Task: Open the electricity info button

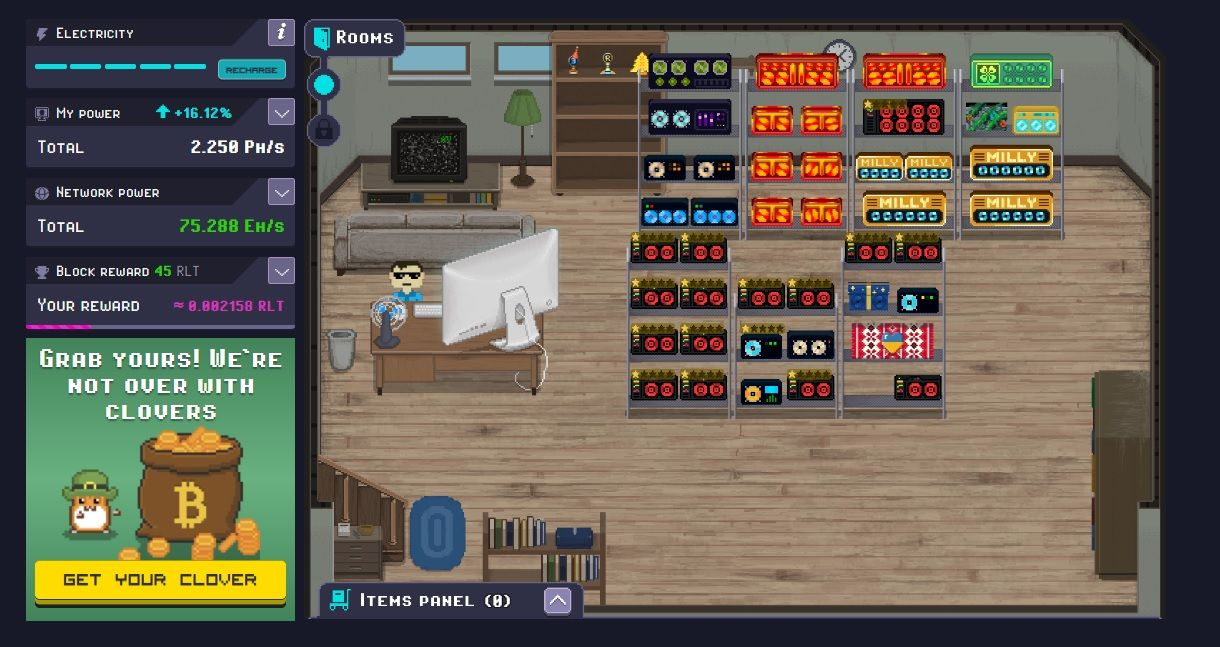Action: pos(281,33)
